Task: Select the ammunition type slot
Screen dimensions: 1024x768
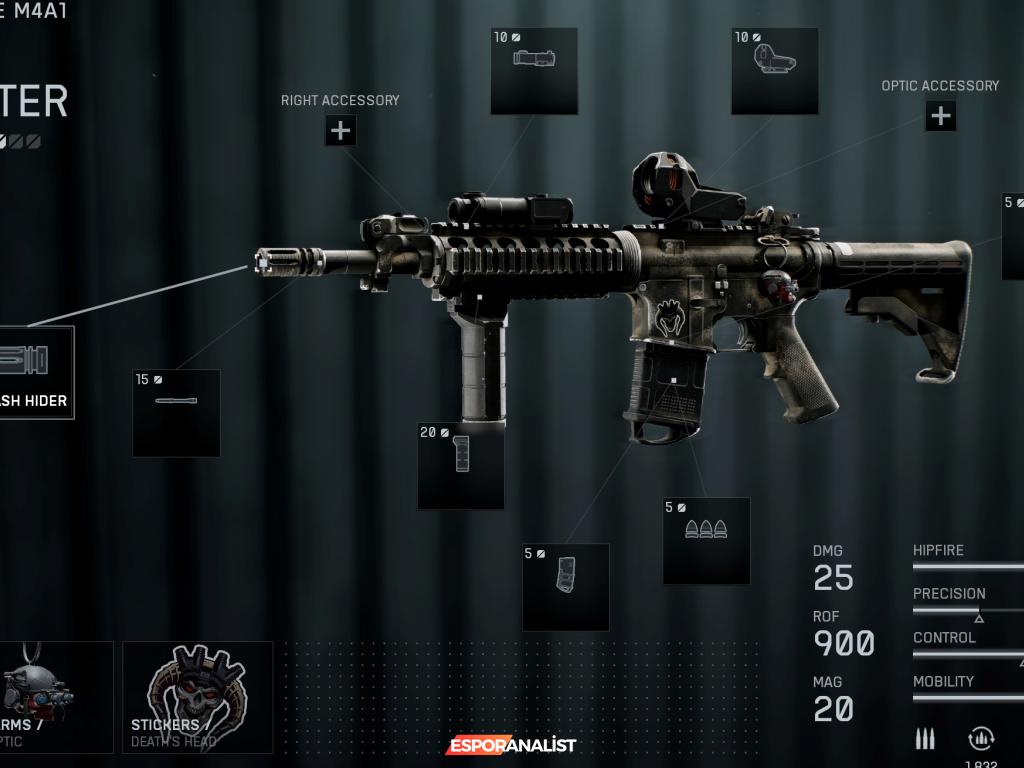Action: (706, 540)
